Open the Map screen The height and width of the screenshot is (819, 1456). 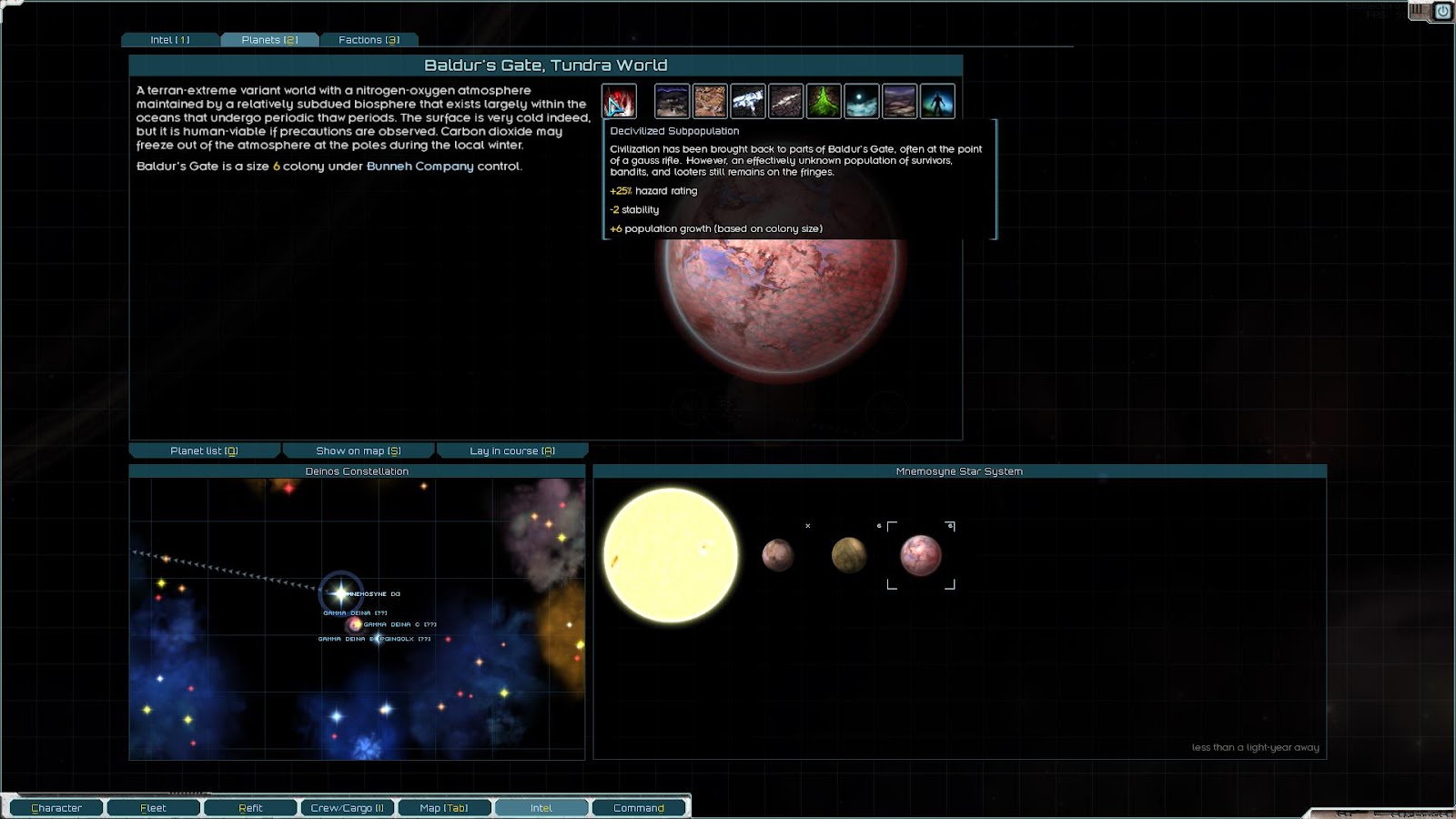444,808
